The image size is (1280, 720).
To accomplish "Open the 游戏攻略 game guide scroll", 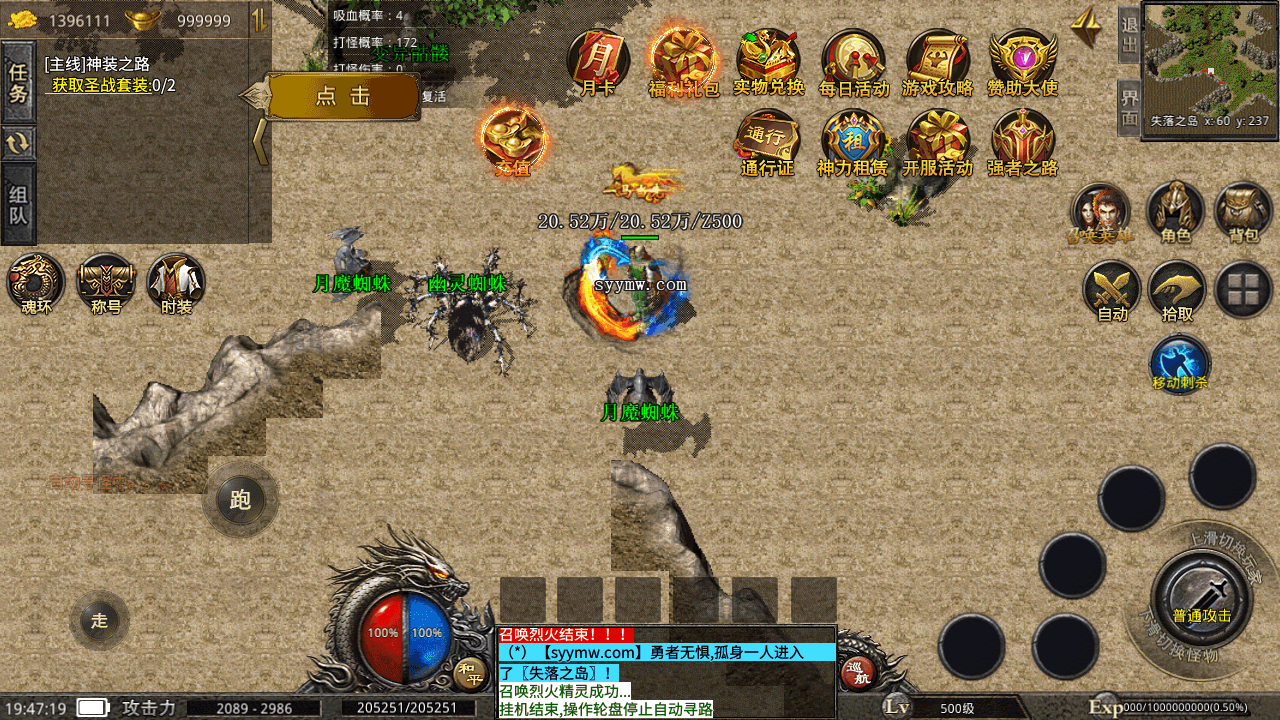I will [938, 60].
